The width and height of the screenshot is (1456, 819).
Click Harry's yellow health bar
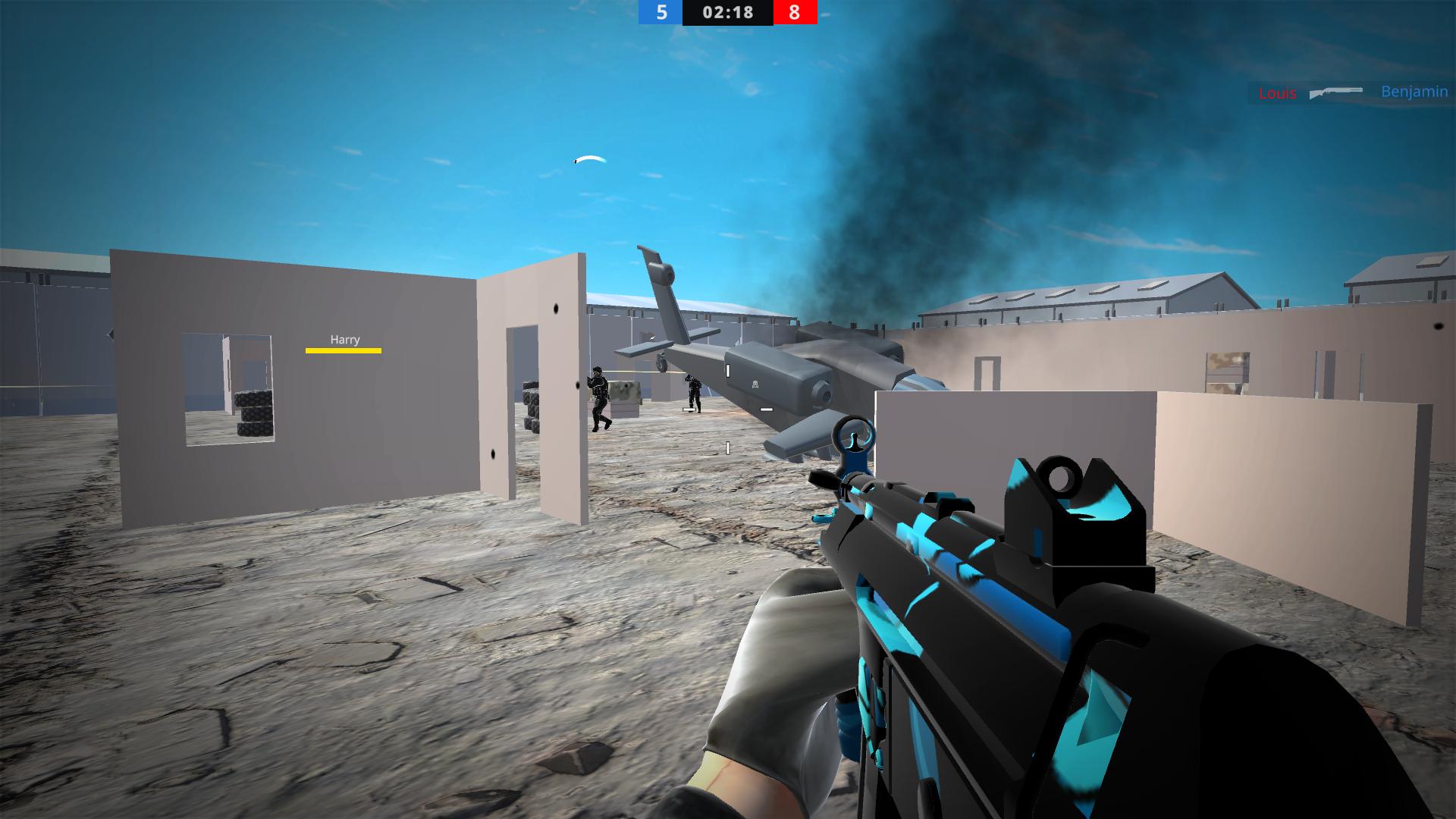click(343, 351)
